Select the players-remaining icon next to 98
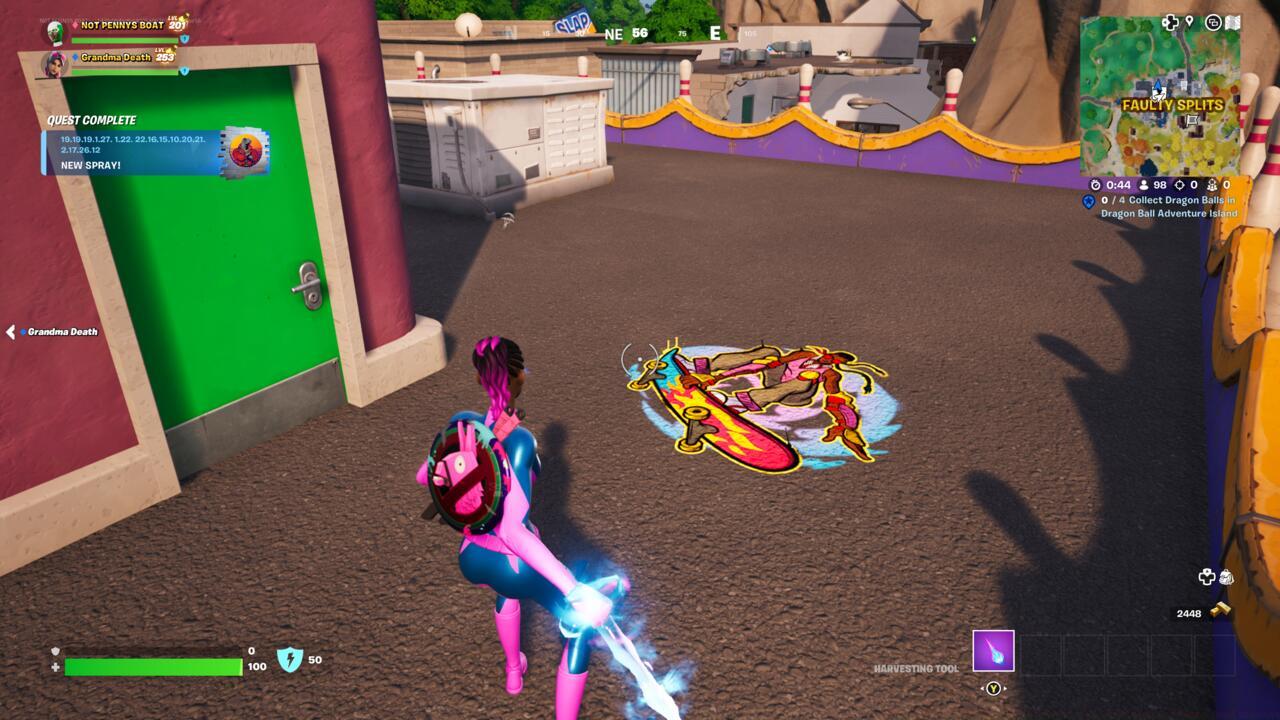The width and height of the screenshot is (1280, 720). pos(1143,184)
